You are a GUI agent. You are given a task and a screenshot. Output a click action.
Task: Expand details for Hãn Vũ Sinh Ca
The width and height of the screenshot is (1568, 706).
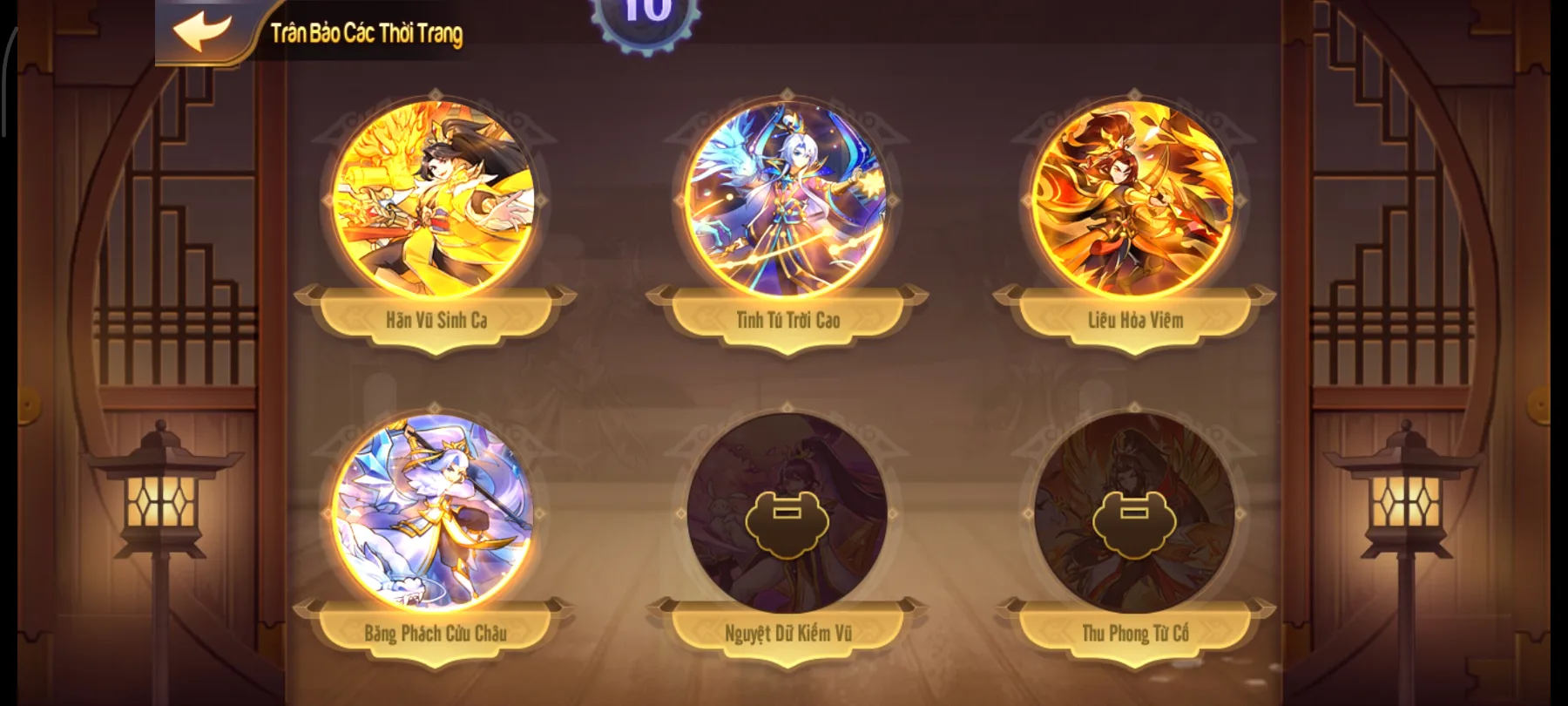[437, 319]
